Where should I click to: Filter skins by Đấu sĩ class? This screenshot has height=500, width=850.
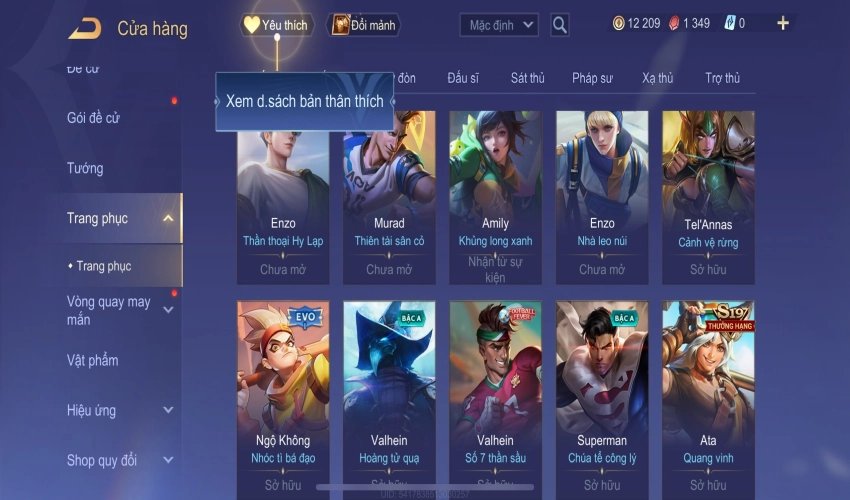pyautogui.click(x=465, y=78)
